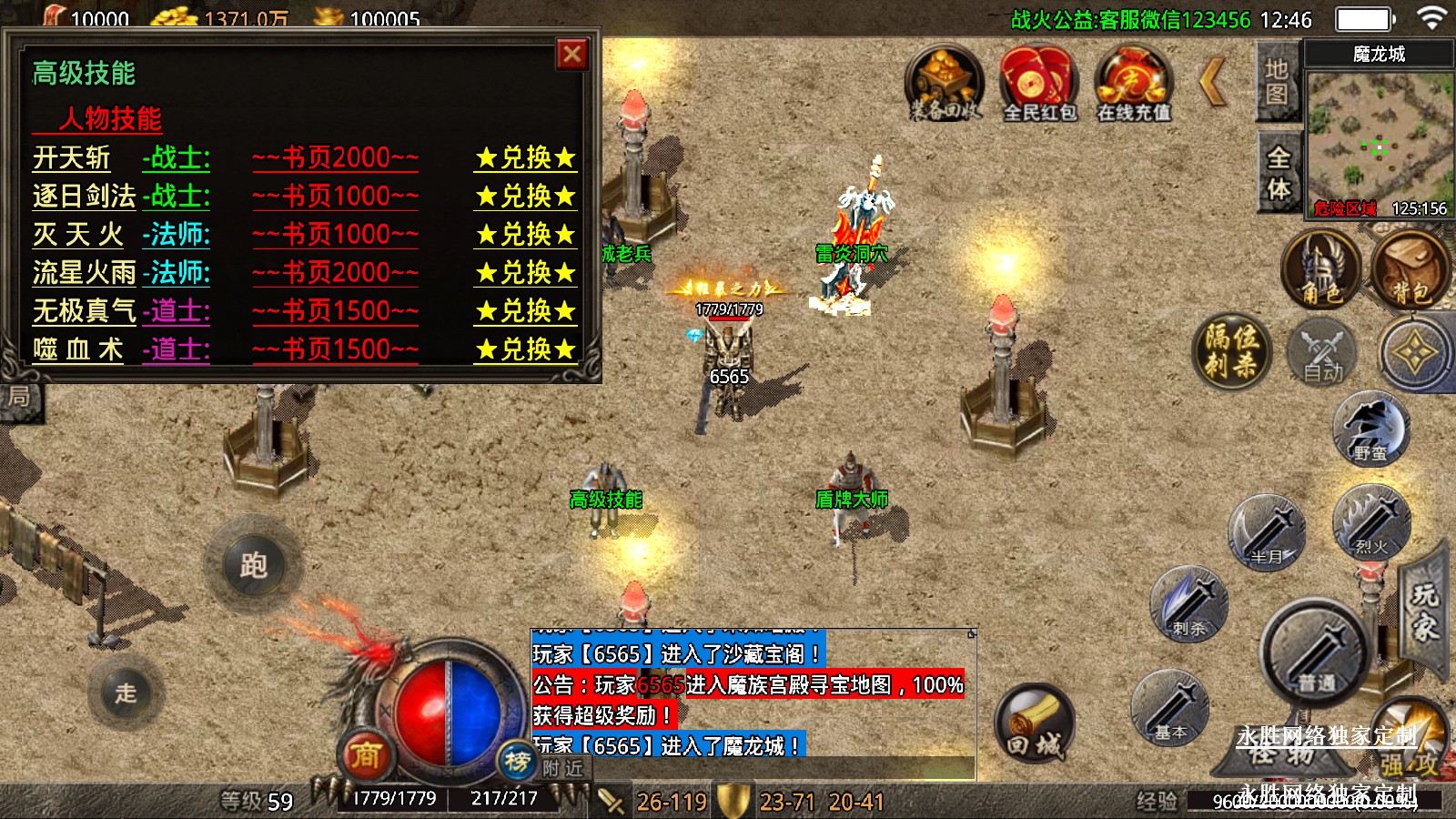Redeem the 噬血术 skill
Image resolution: width=1456 pixels, height=819 pixels.
tap(526, 349)
